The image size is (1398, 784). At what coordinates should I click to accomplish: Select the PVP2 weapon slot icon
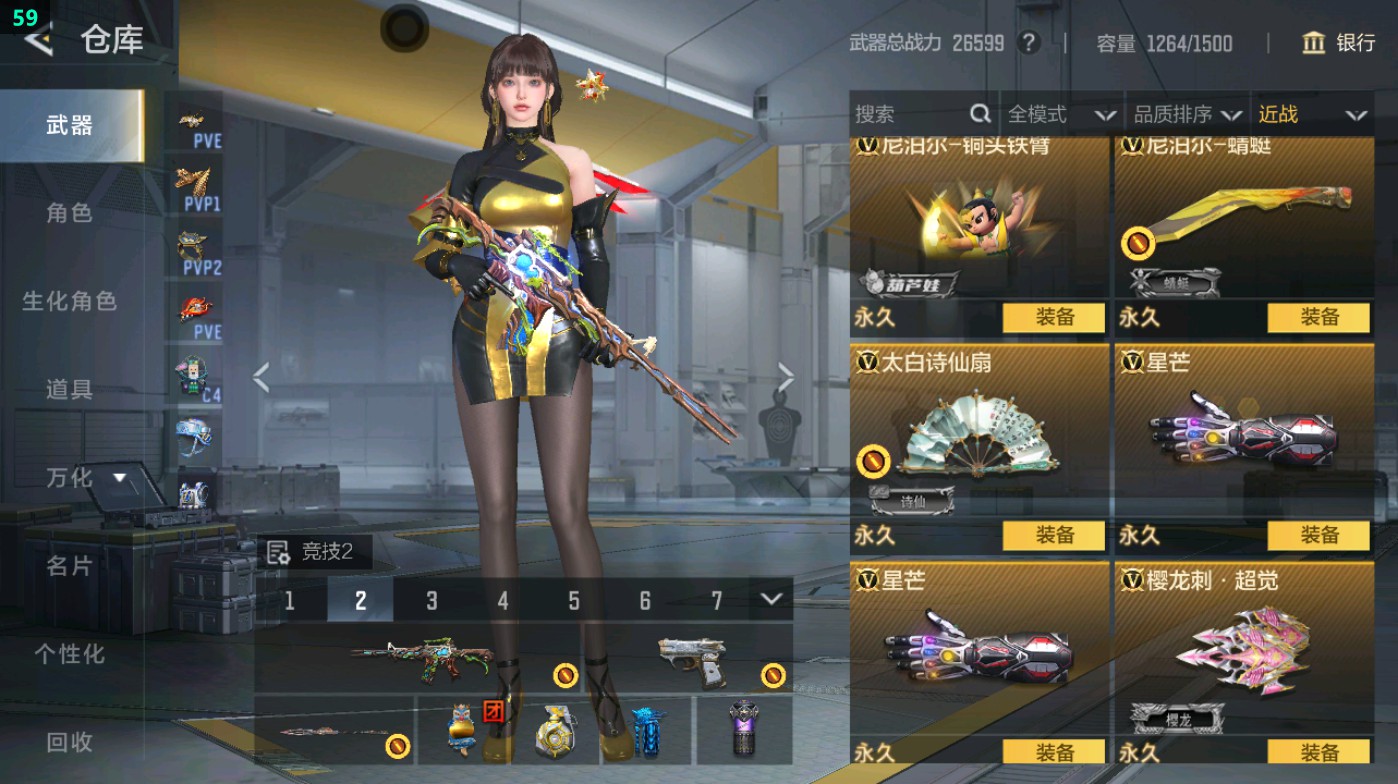196,250
